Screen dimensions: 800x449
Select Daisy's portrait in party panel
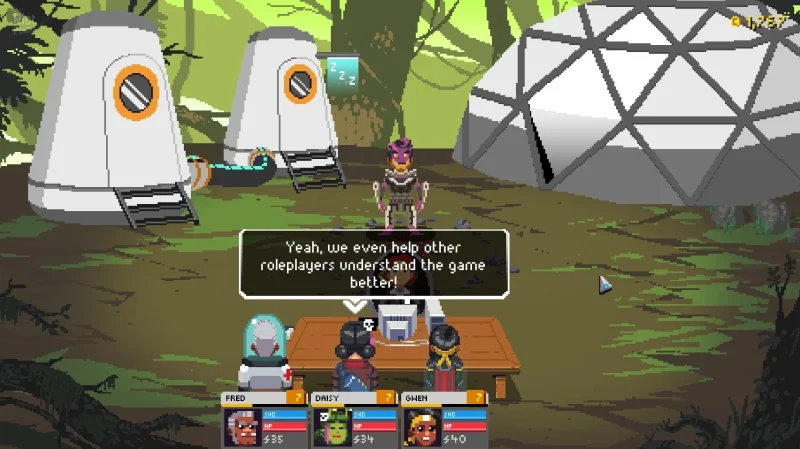click(332, 427)
